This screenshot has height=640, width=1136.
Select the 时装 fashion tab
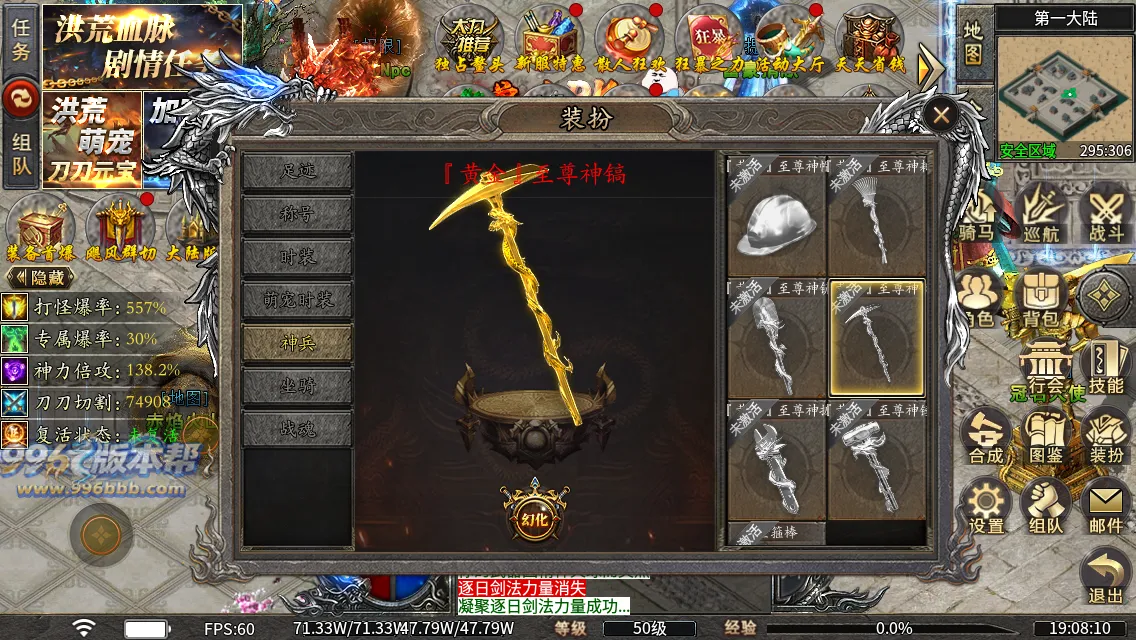coord(297,258)
